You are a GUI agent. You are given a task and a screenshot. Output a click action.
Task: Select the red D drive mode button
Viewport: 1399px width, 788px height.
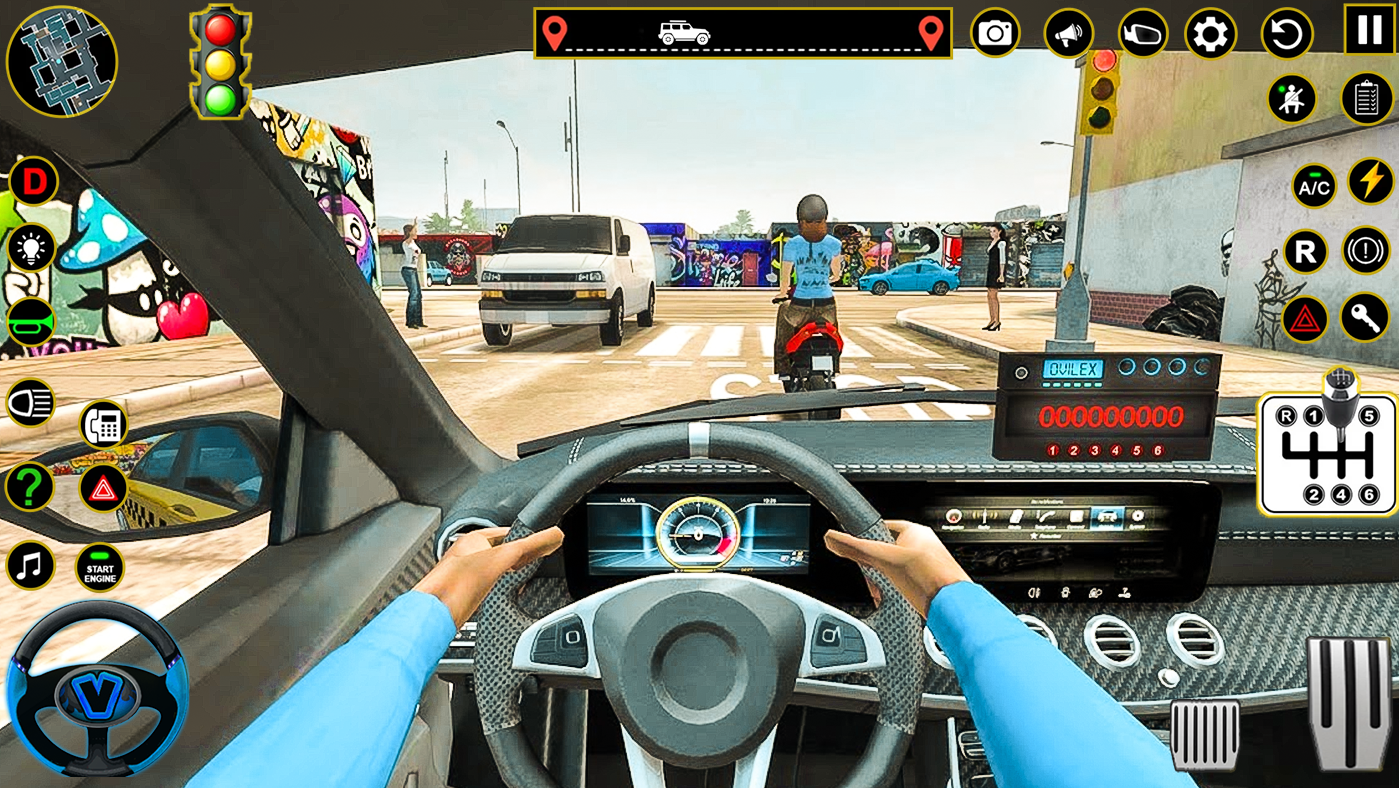(34, 181)
